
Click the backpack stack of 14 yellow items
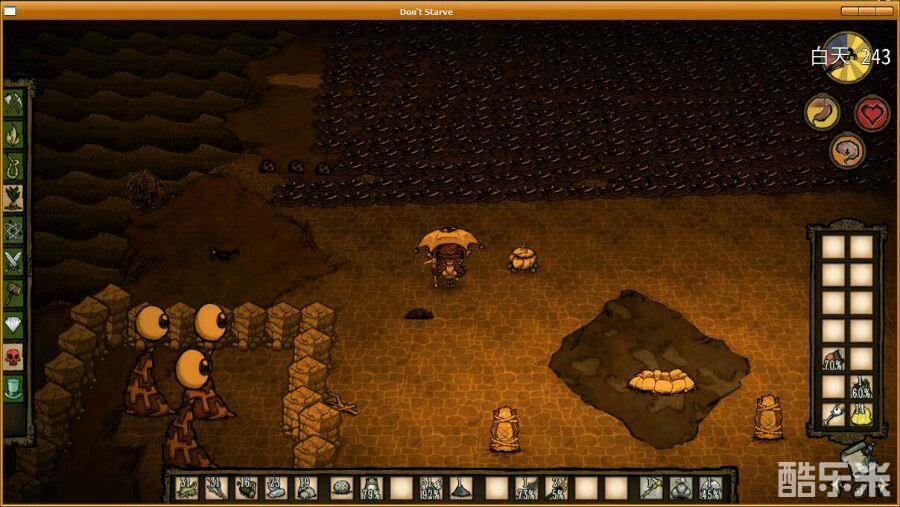click(860, 414)
